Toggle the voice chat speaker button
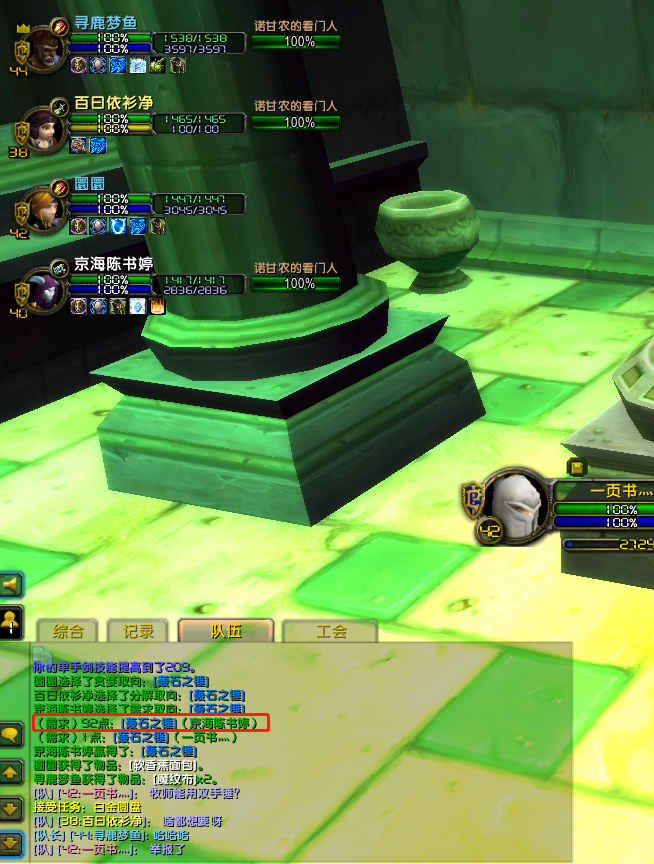 [x=12, y=584]
